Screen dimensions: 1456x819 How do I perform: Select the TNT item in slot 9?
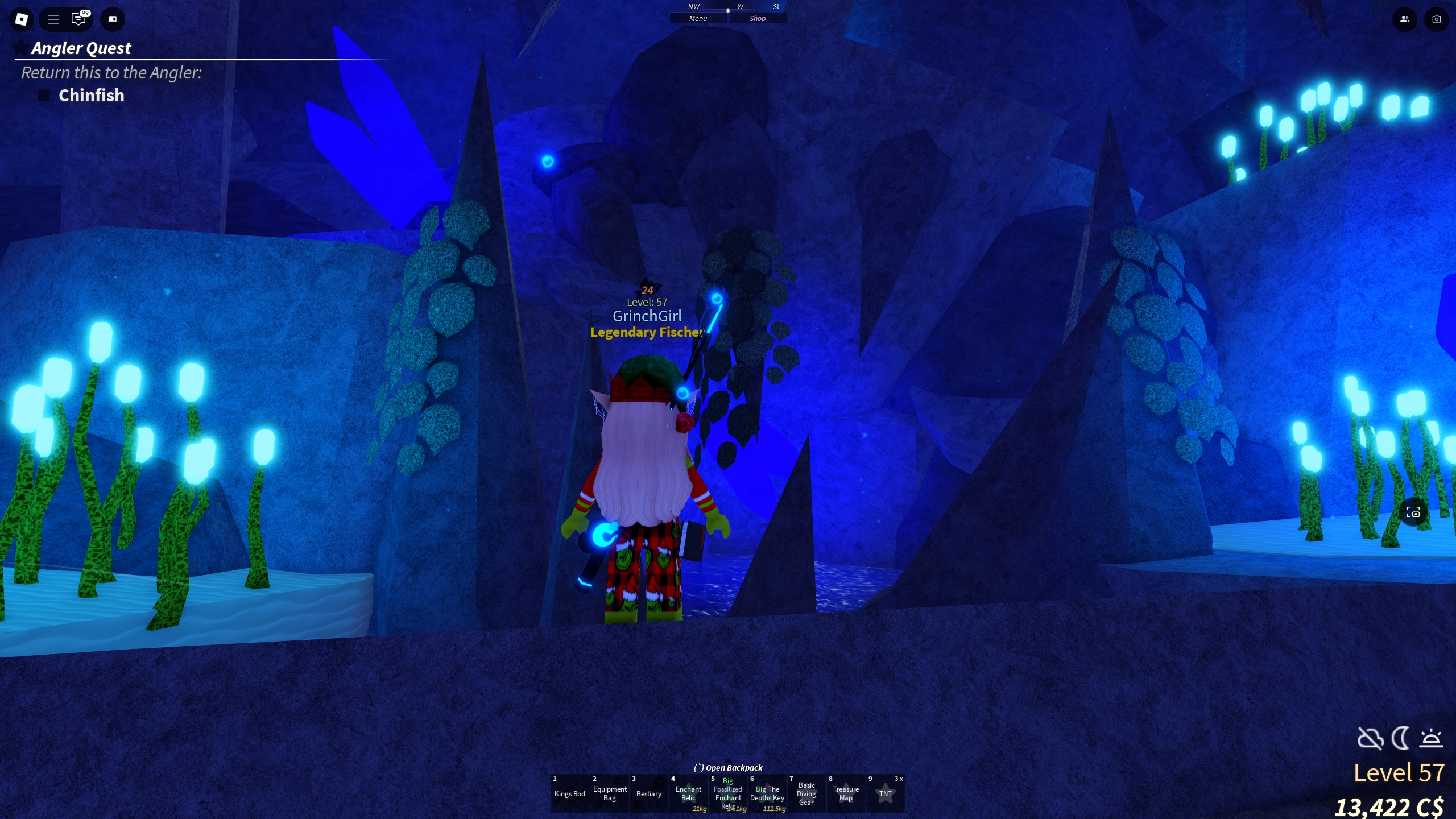(x=885, y=793)
